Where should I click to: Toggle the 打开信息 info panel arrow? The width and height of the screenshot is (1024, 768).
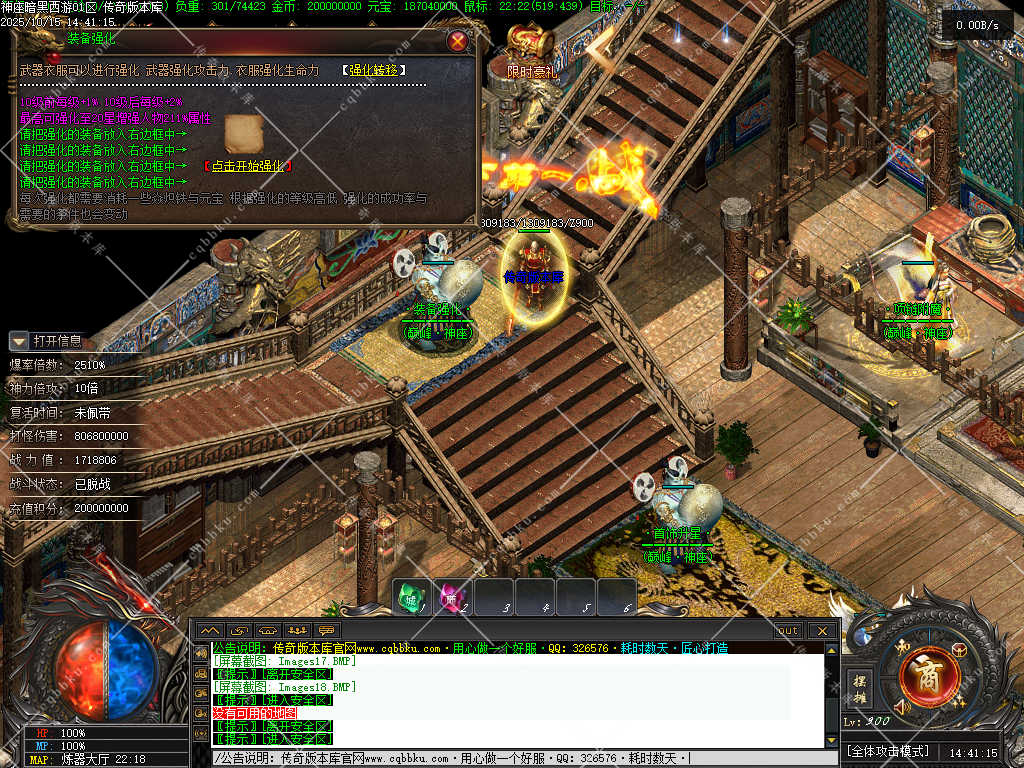[x=19, y=341]
